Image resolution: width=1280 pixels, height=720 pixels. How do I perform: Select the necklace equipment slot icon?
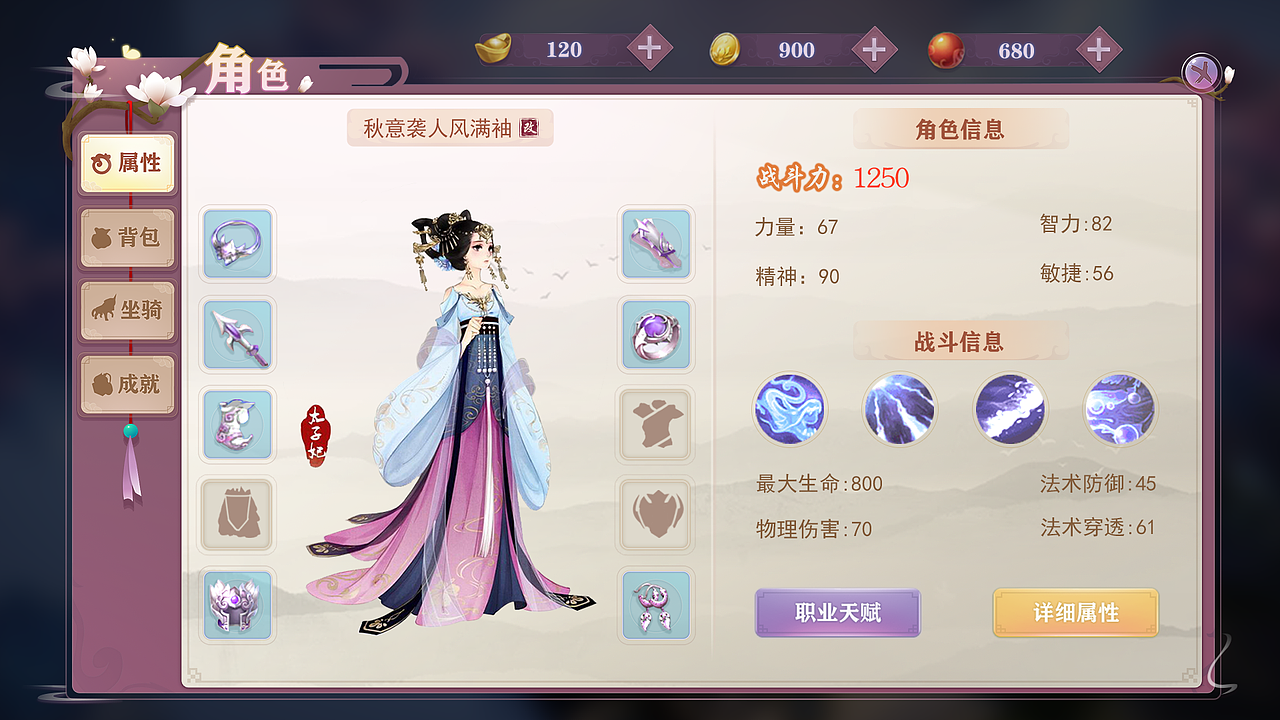(x=237, y=245)
